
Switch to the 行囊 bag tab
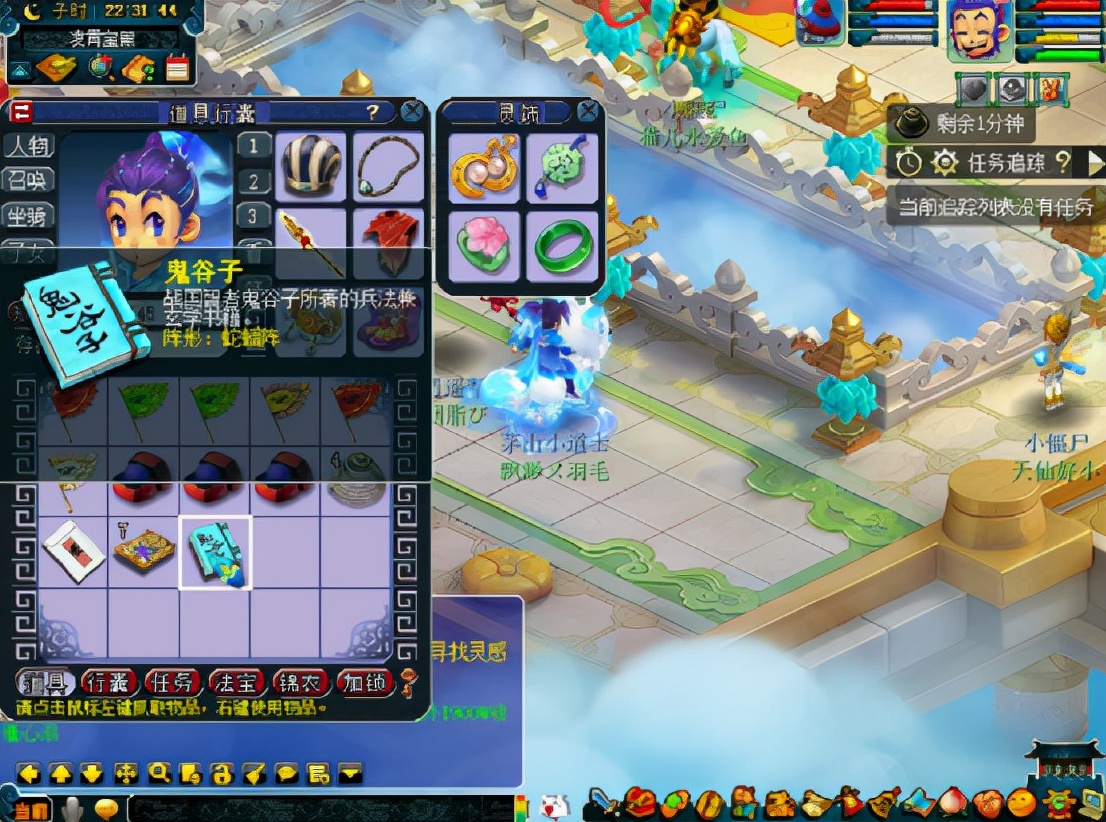pyautogui.click(x=108, y=683)
